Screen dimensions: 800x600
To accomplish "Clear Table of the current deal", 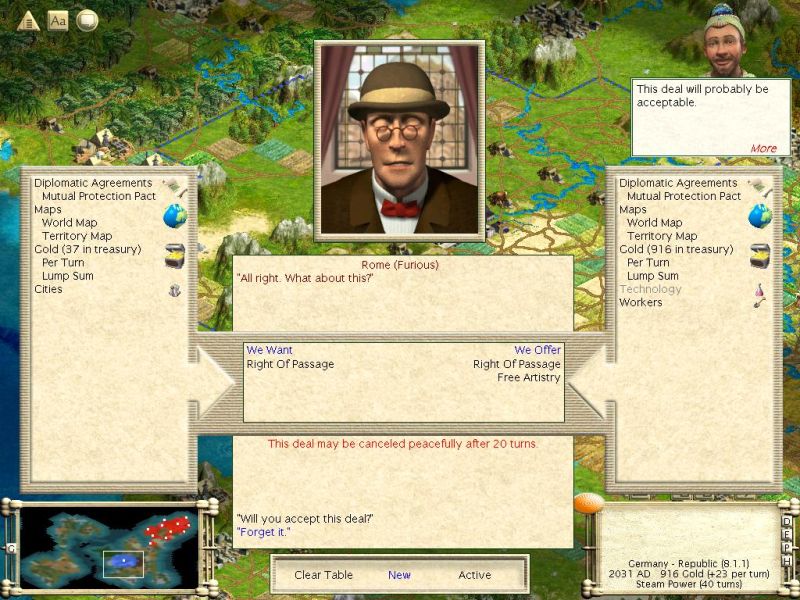I will 323,575.
